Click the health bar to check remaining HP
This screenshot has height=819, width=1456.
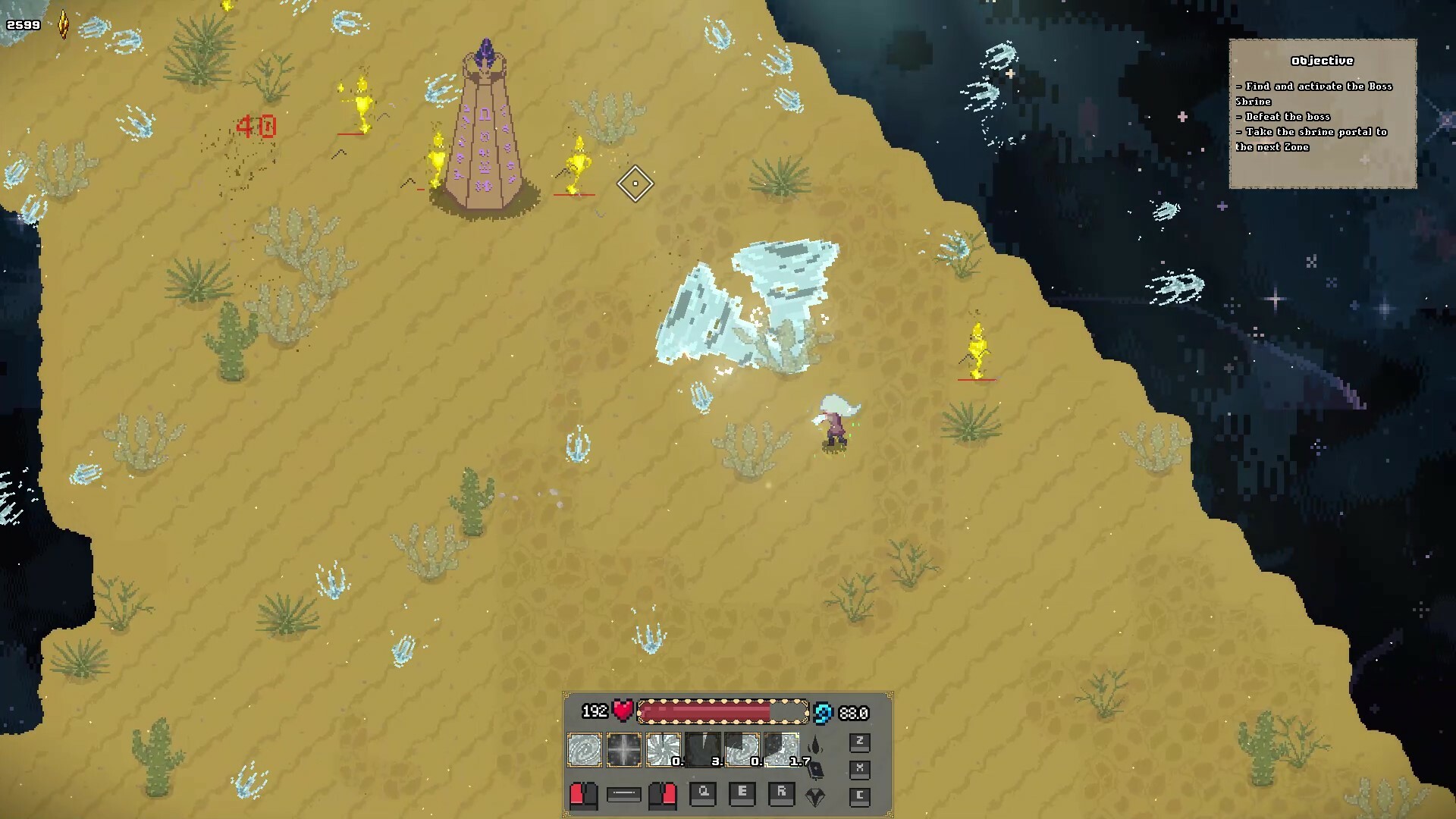coord(721,711)
